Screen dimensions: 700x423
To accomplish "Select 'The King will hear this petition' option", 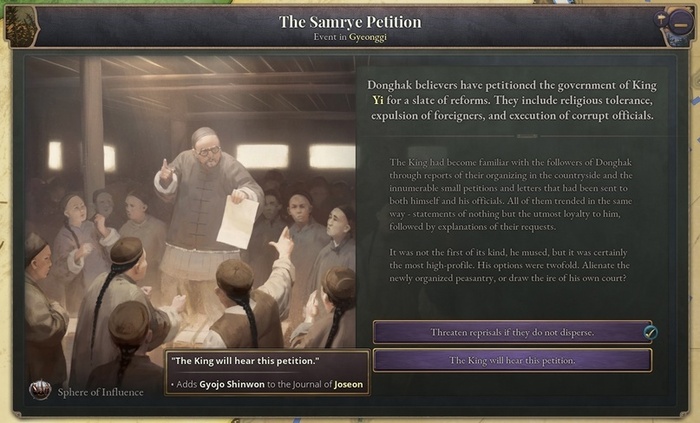I will [x=511, y=360].
